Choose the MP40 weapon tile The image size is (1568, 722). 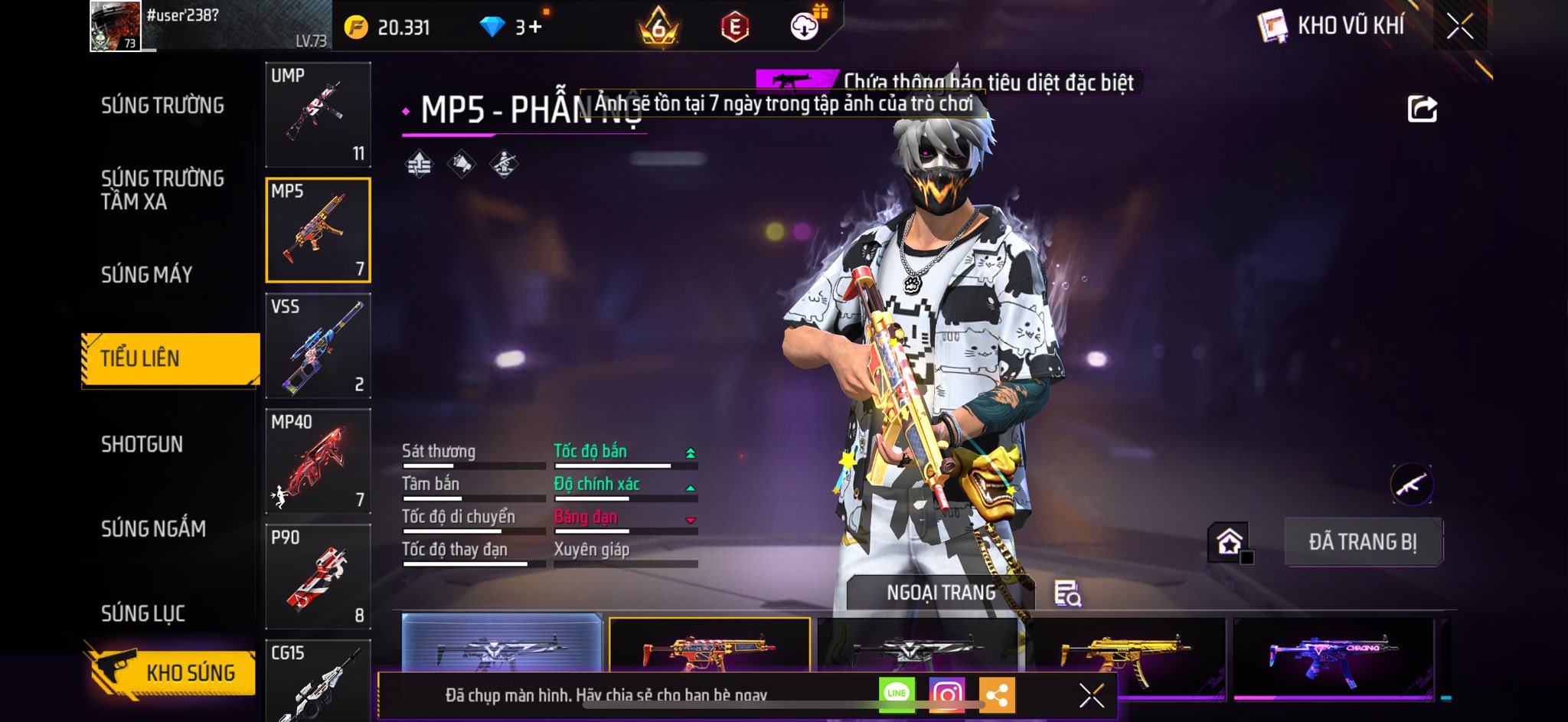pos(318,461)
